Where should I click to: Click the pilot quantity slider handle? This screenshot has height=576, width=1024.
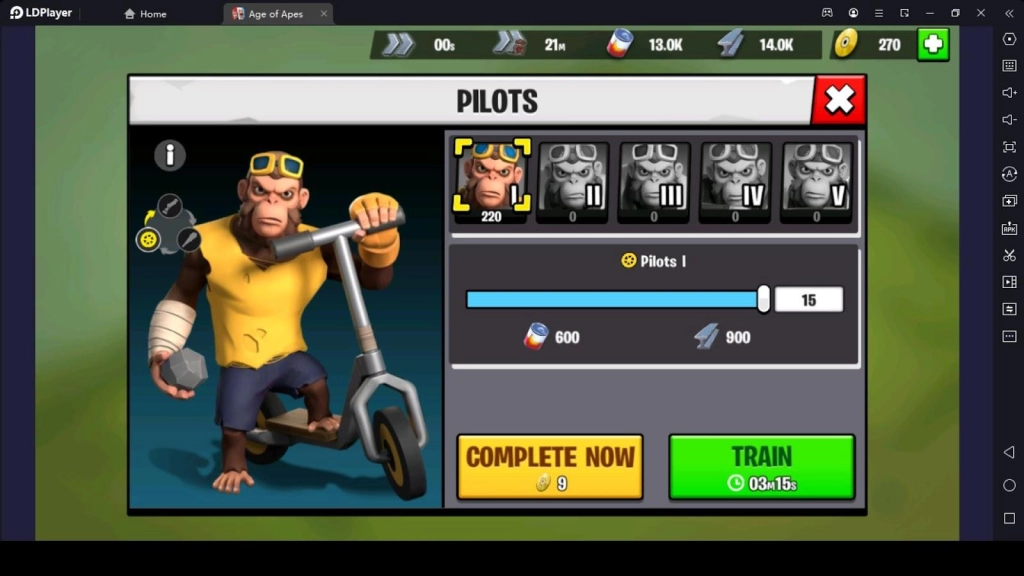click(764, 299)
